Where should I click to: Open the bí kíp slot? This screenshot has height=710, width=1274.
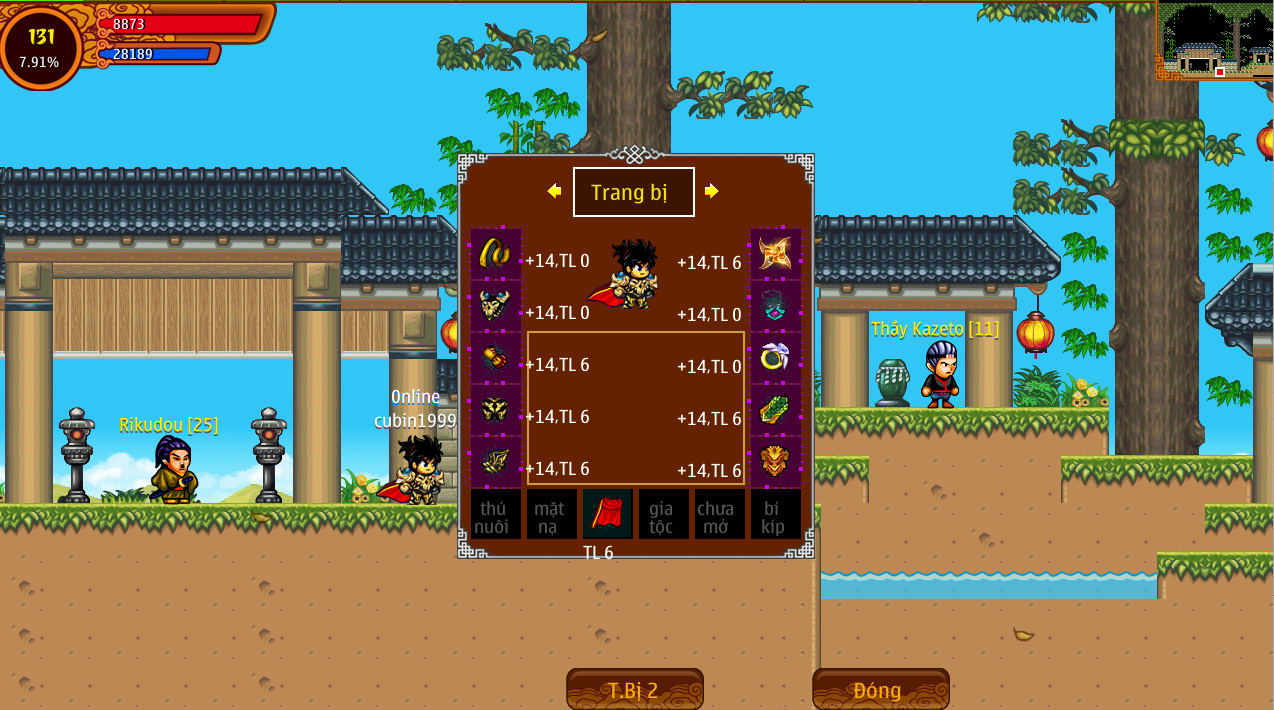point(776,514)
